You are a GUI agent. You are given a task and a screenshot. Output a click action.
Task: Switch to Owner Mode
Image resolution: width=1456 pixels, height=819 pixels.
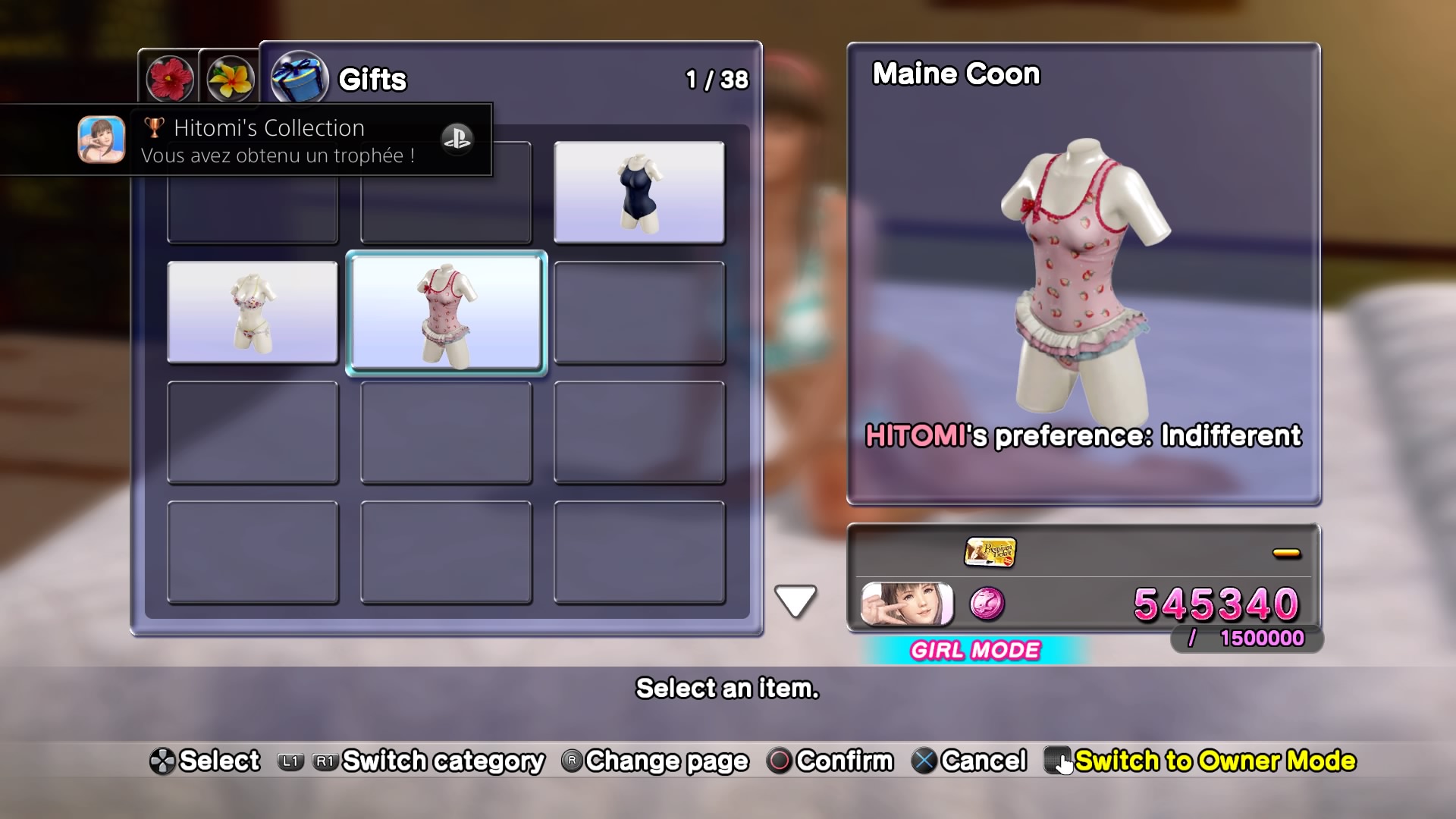[x=1200, y=761]
